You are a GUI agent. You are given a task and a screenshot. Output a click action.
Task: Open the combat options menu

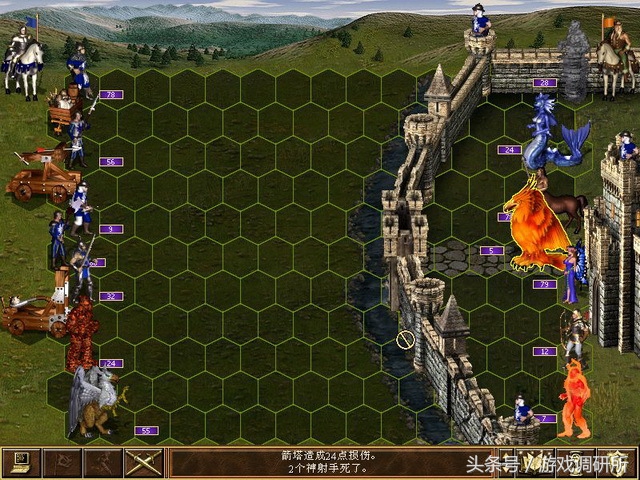[21, 462]
